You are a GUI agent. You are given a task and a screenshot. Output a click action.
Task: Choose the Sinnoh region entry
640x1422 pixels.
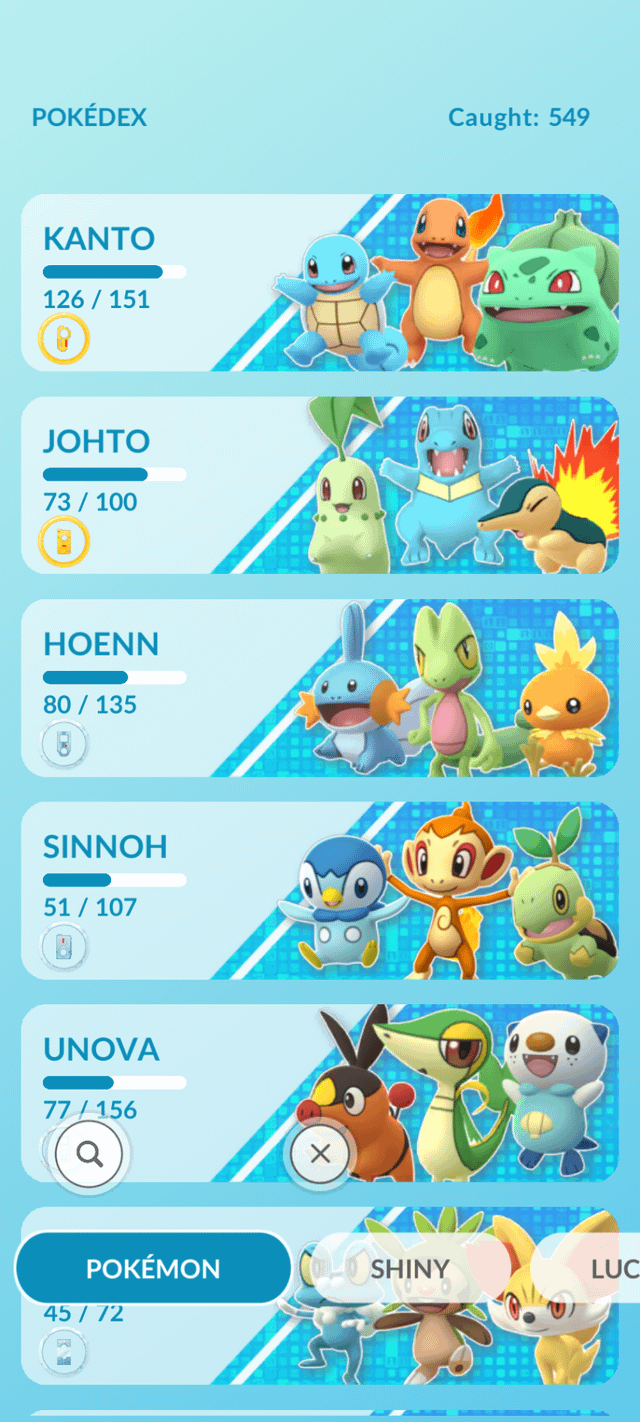click(x=320, y=890)
